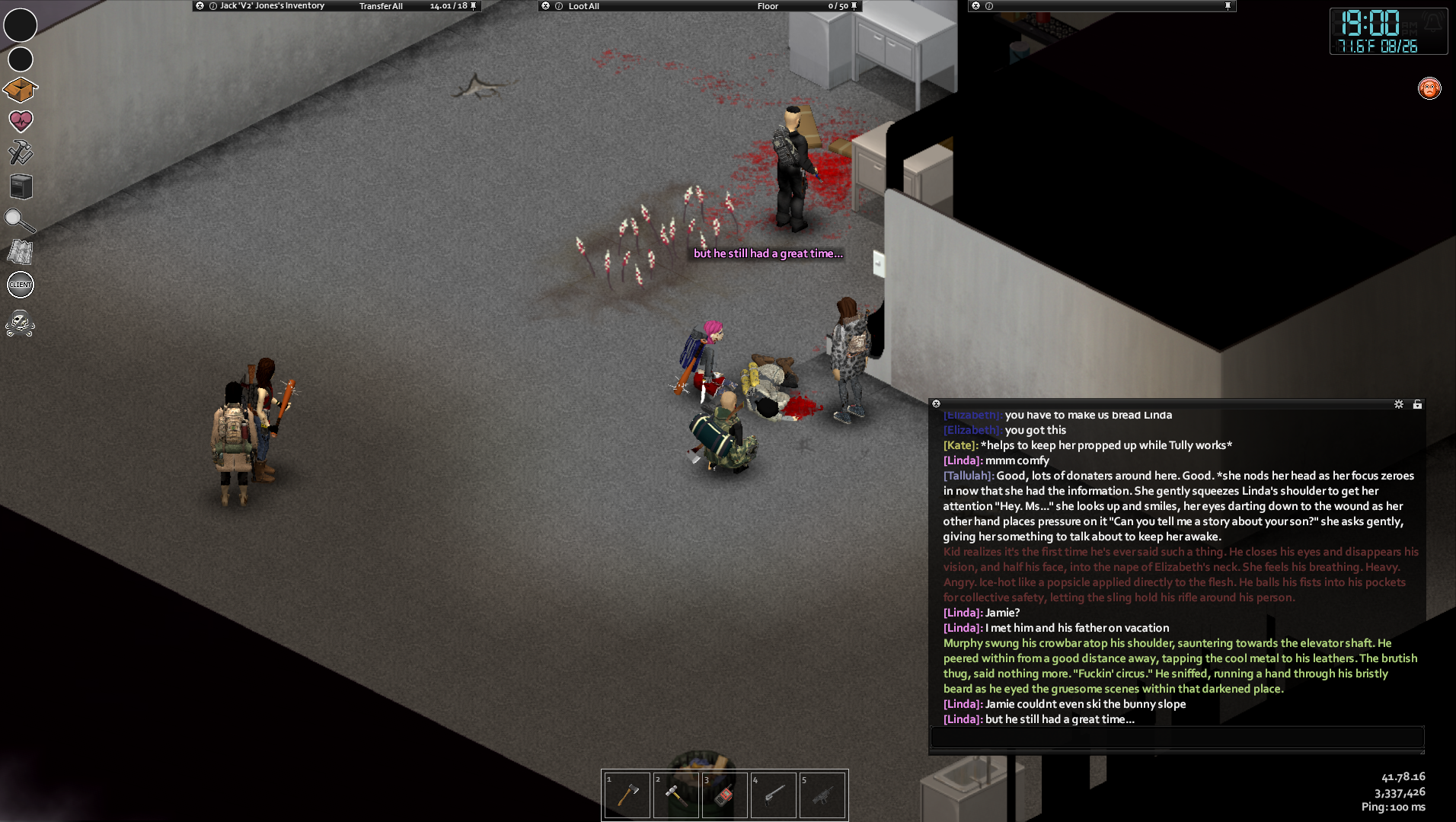Activate the magnifying glass search mode
Image resolution: width=1456 pixels, height=822 pixels.
(19, 221)
